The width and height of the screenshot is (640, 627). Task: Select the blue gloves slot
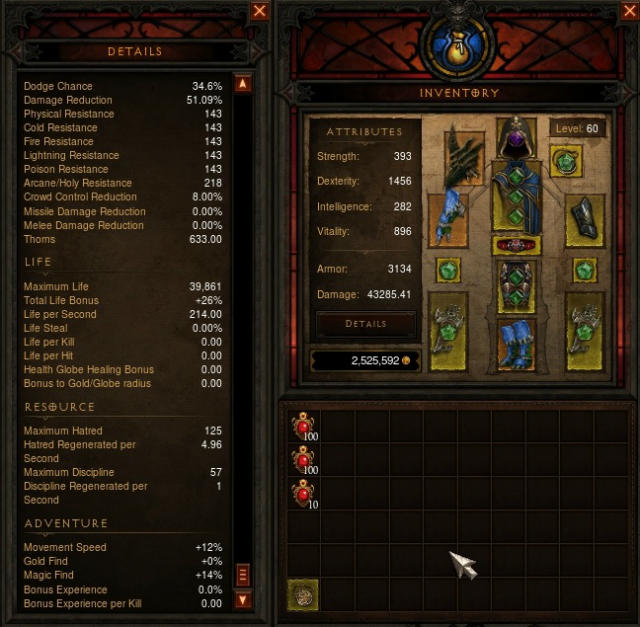(448, 219)
